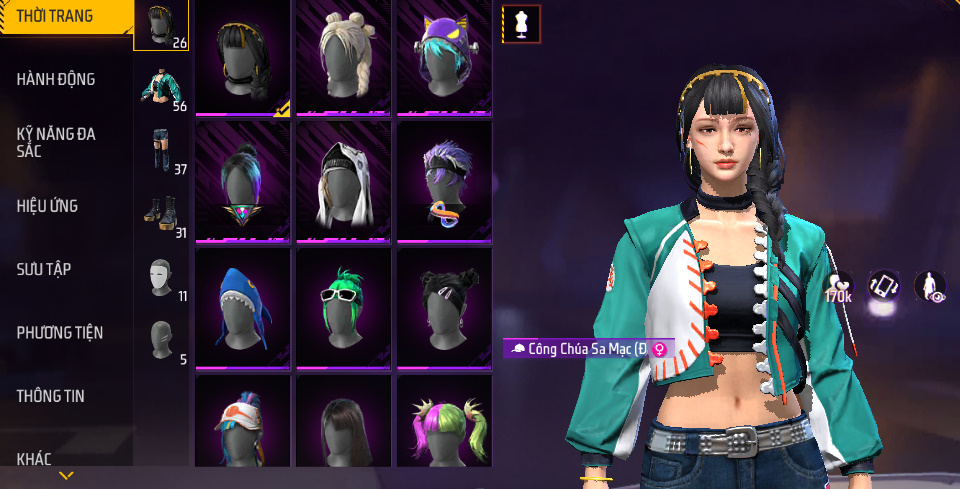The width and height of the screenshot is (960, 489).
Task: Go to Sưu Tập tab
Action: coord(43,269)
